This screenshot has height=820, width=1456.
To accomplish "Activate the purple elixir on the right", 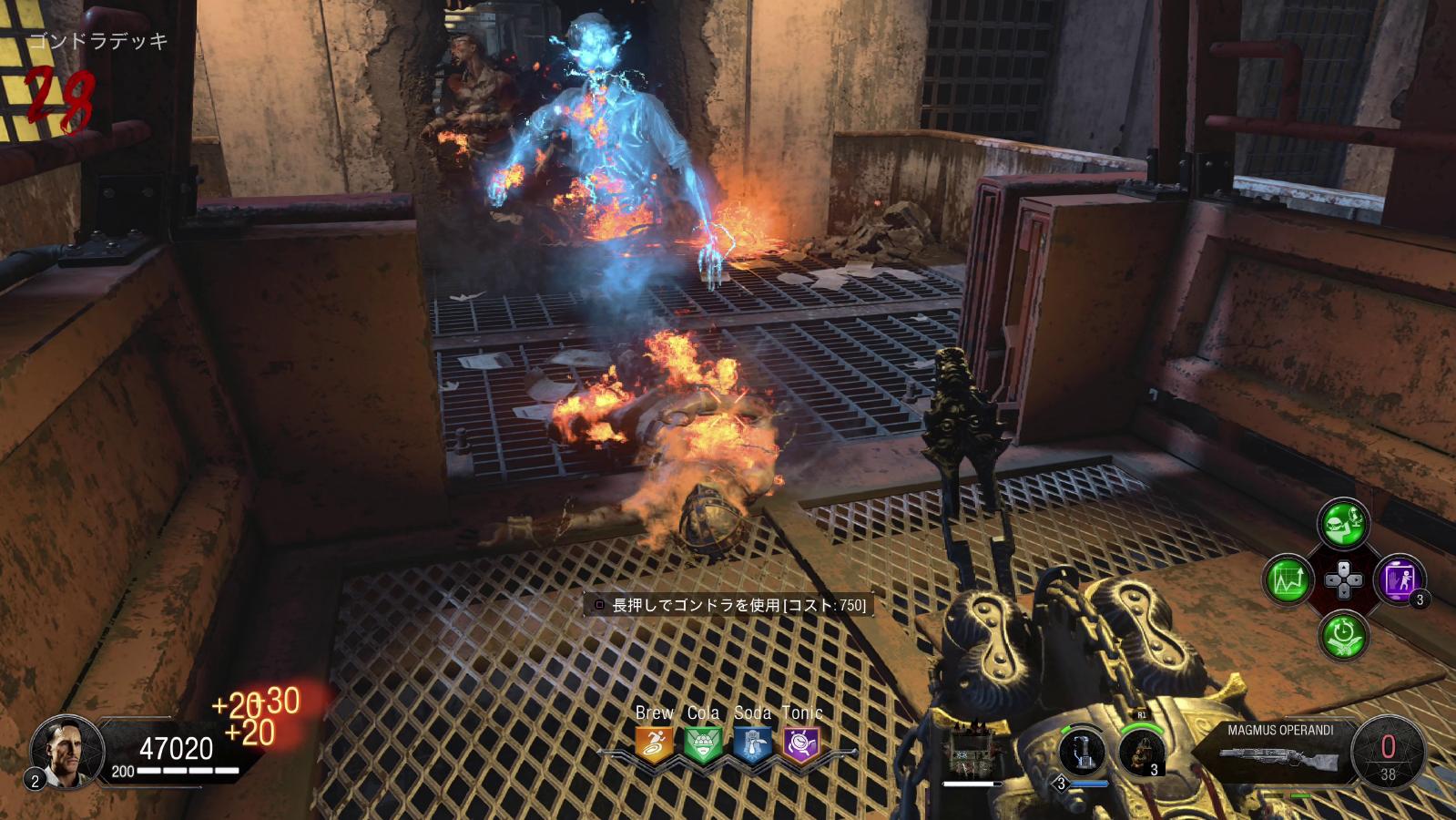I will coord(1399,579).
